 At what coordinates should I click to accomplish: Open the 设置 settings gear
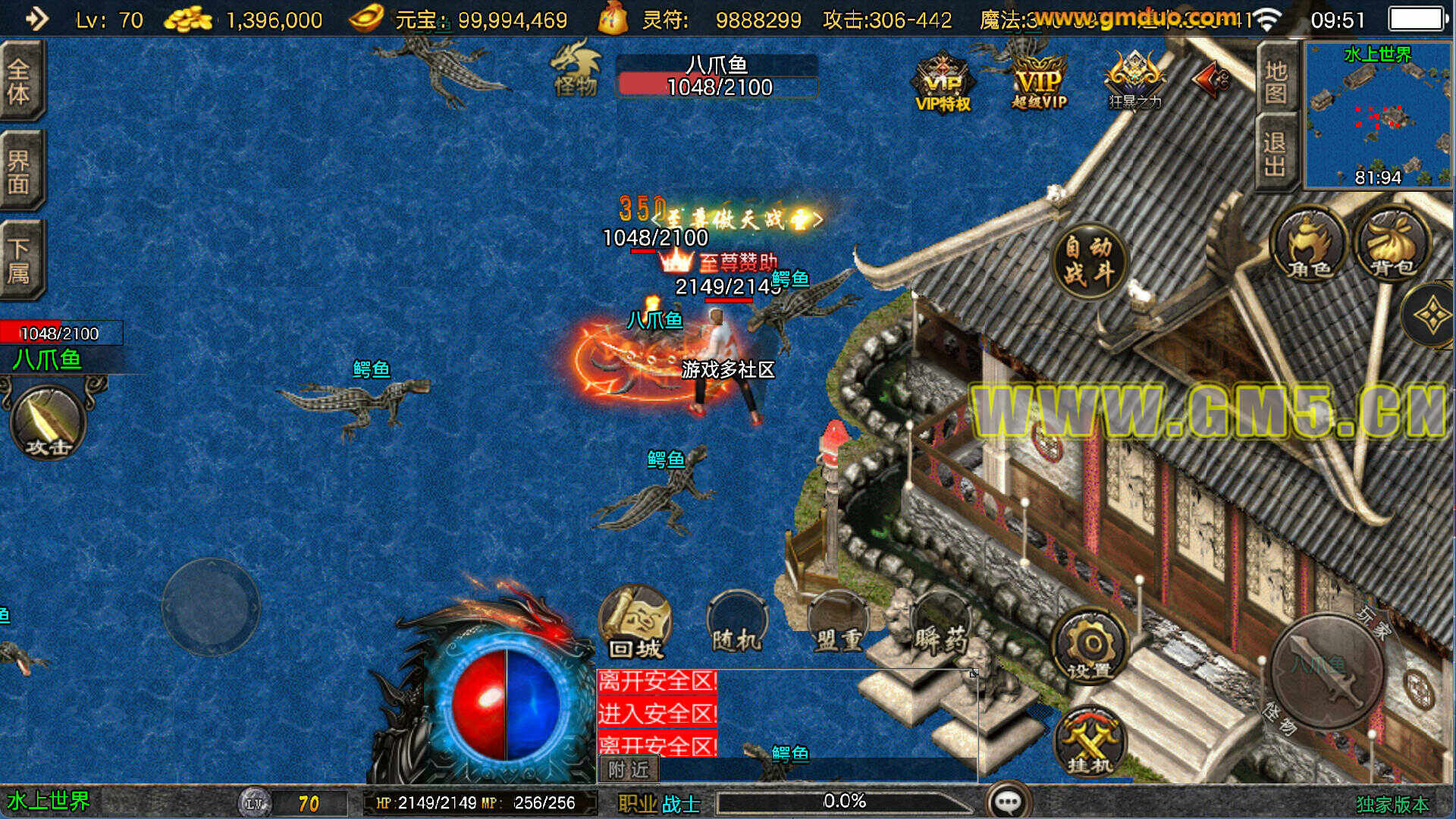[x=1090, y=648]
